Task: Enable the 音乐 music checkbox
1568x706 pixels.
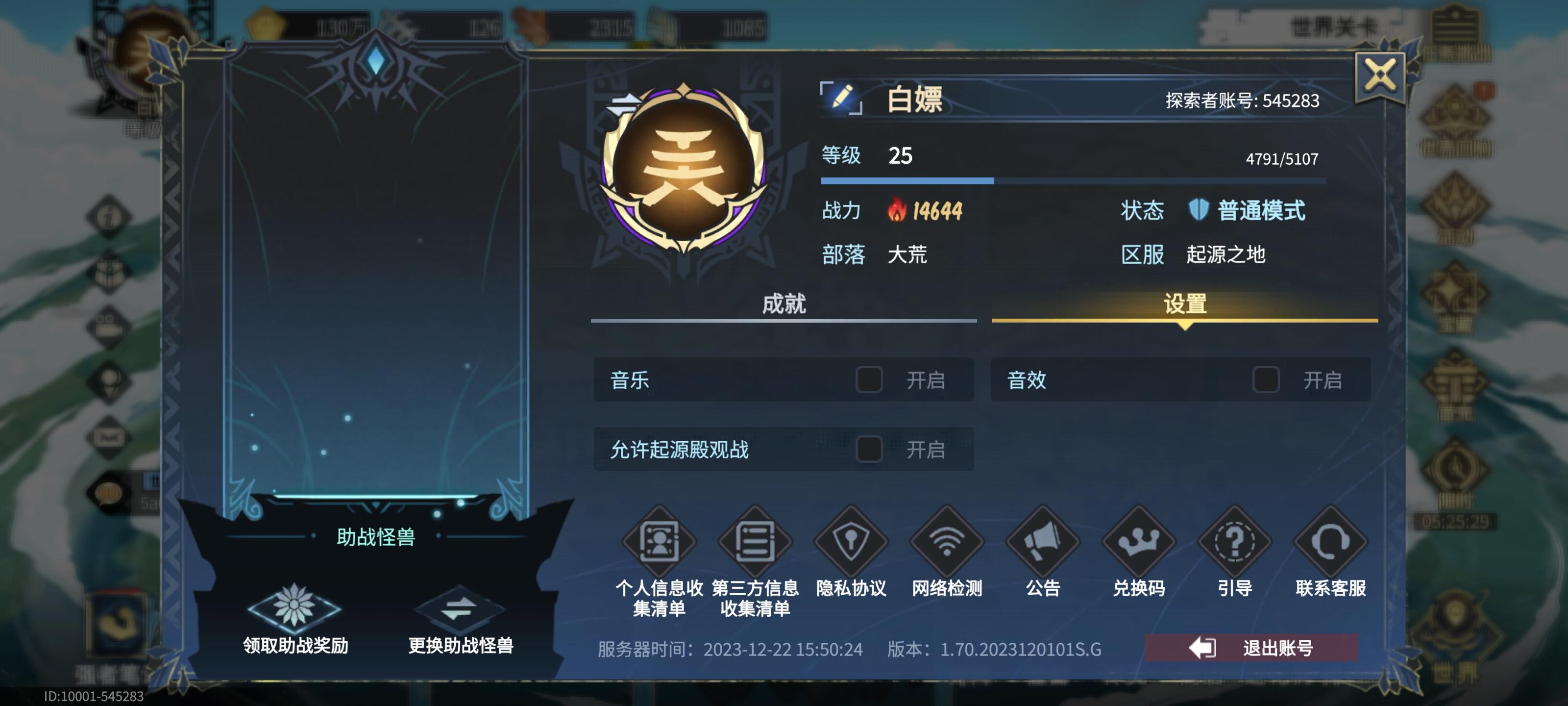Action: [869, 379]
